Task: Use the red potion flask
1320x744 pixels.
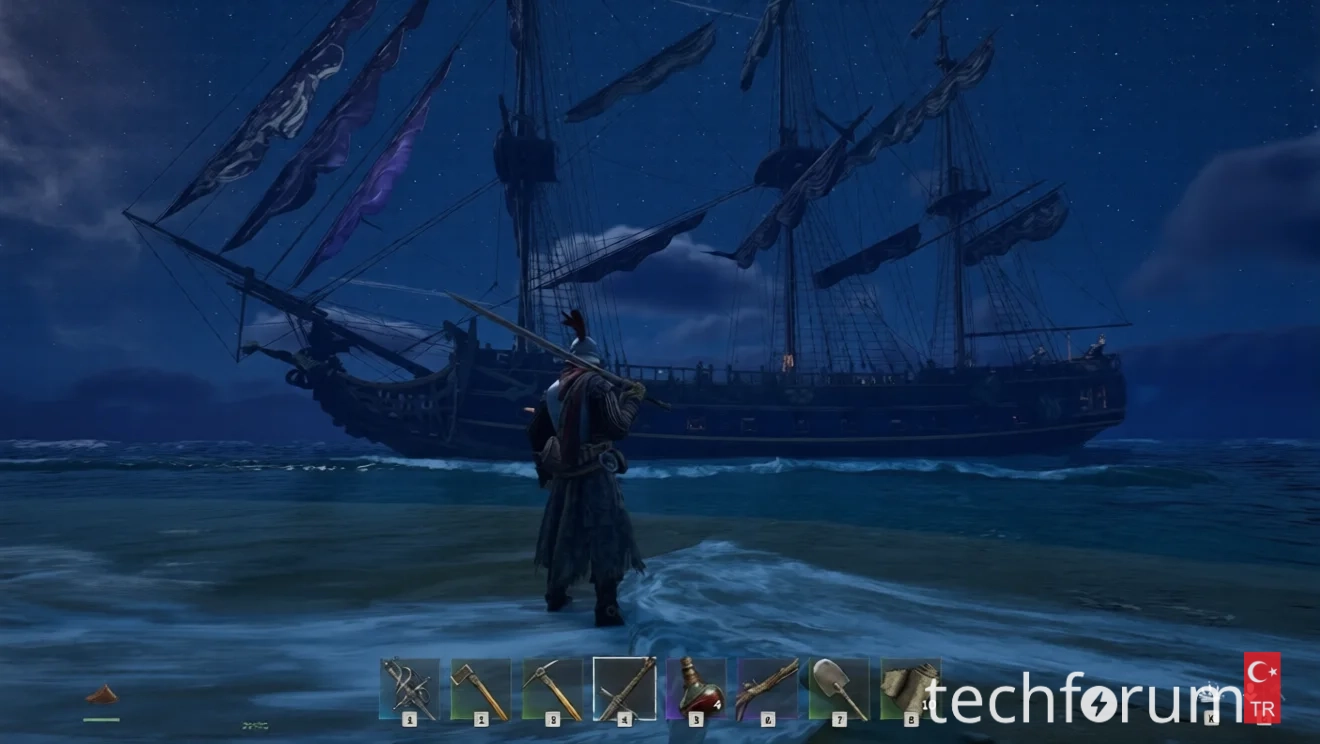Action: tap(696, 688)
